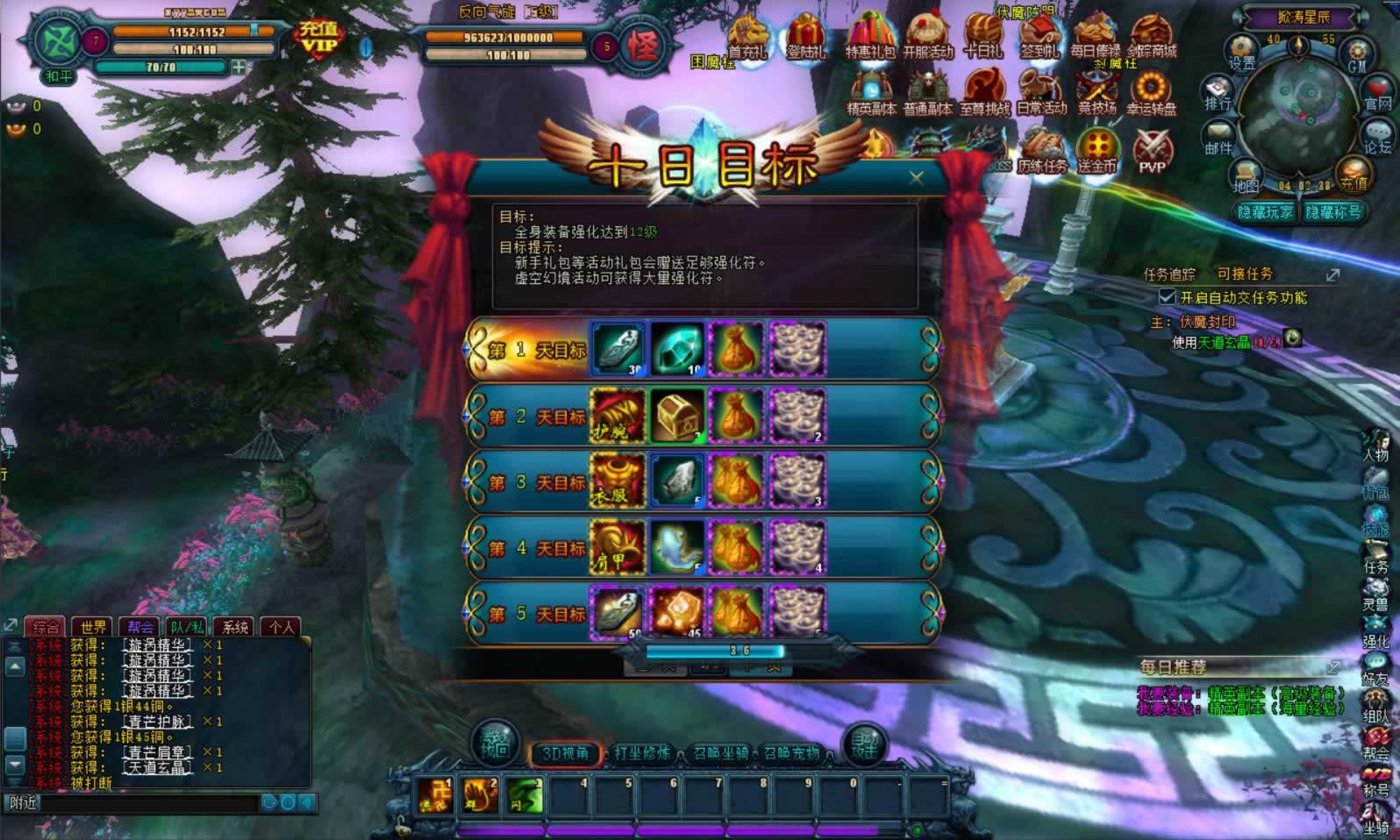1400x840 pixels.
Task: Toggle the 隐藏玩家 button
Action: tap(1264, 212)
